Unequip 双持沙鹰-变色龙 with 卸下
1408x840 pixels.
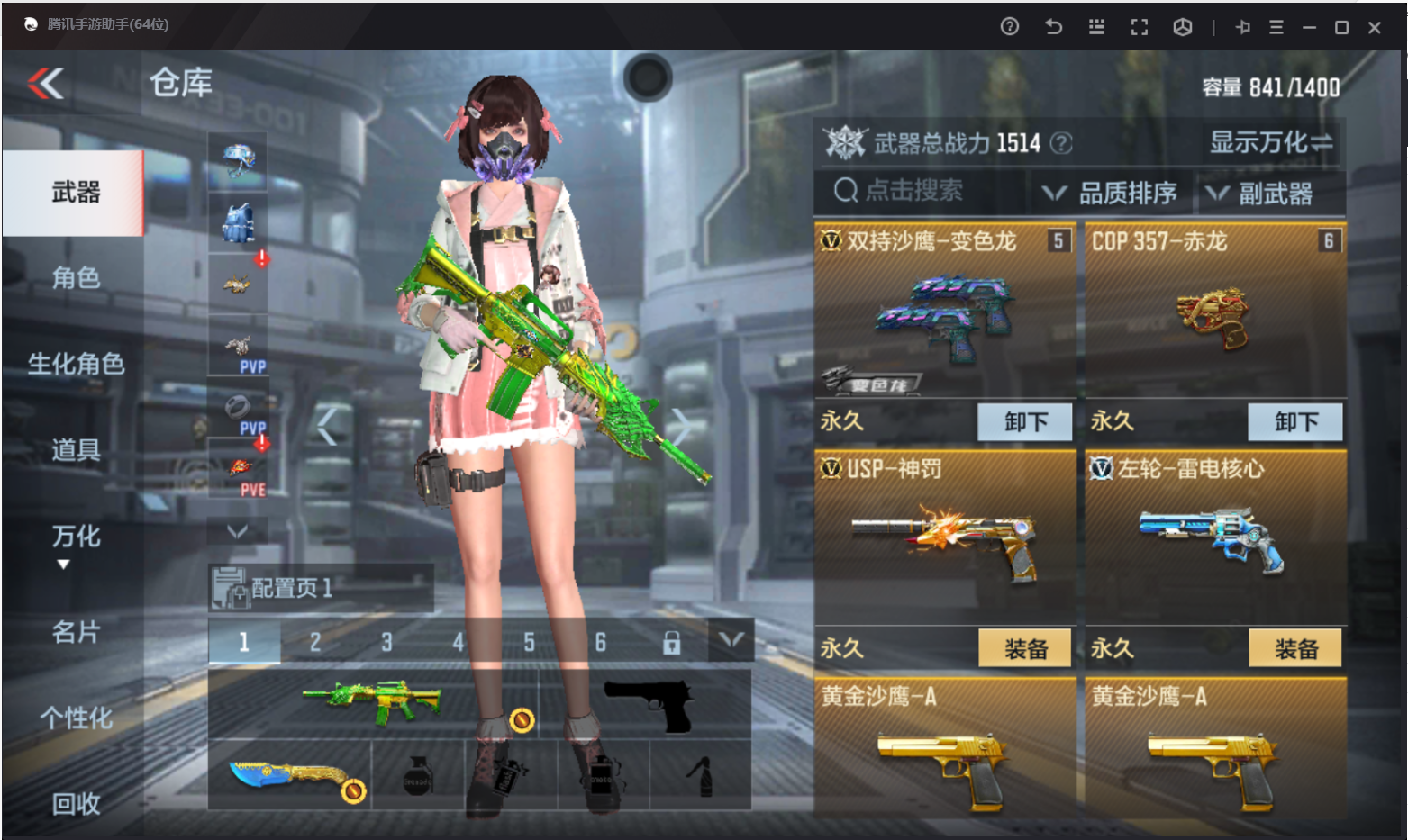click(x=1025, y=421)
